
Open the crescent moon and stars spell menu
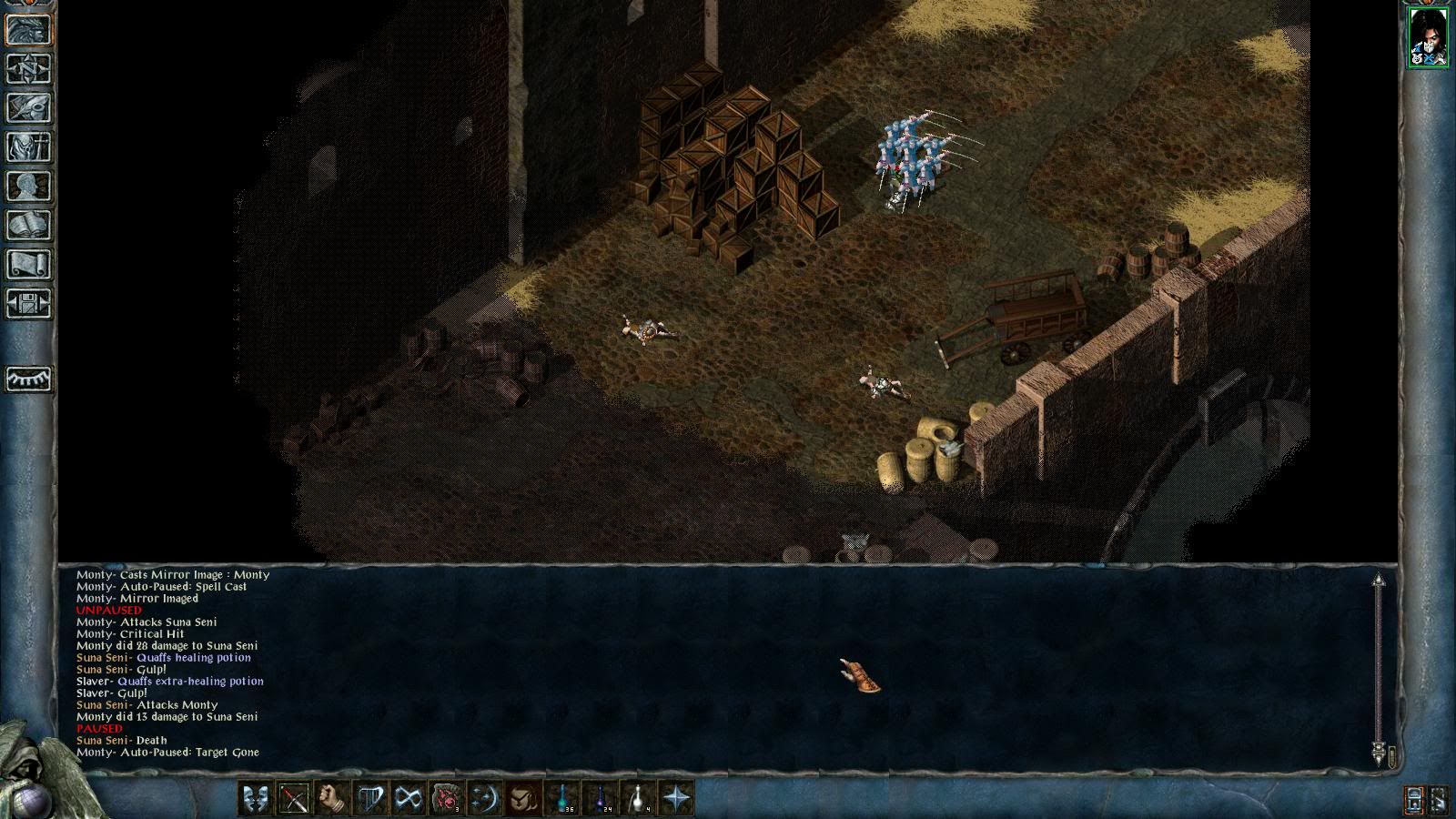[x=485, y=799]
